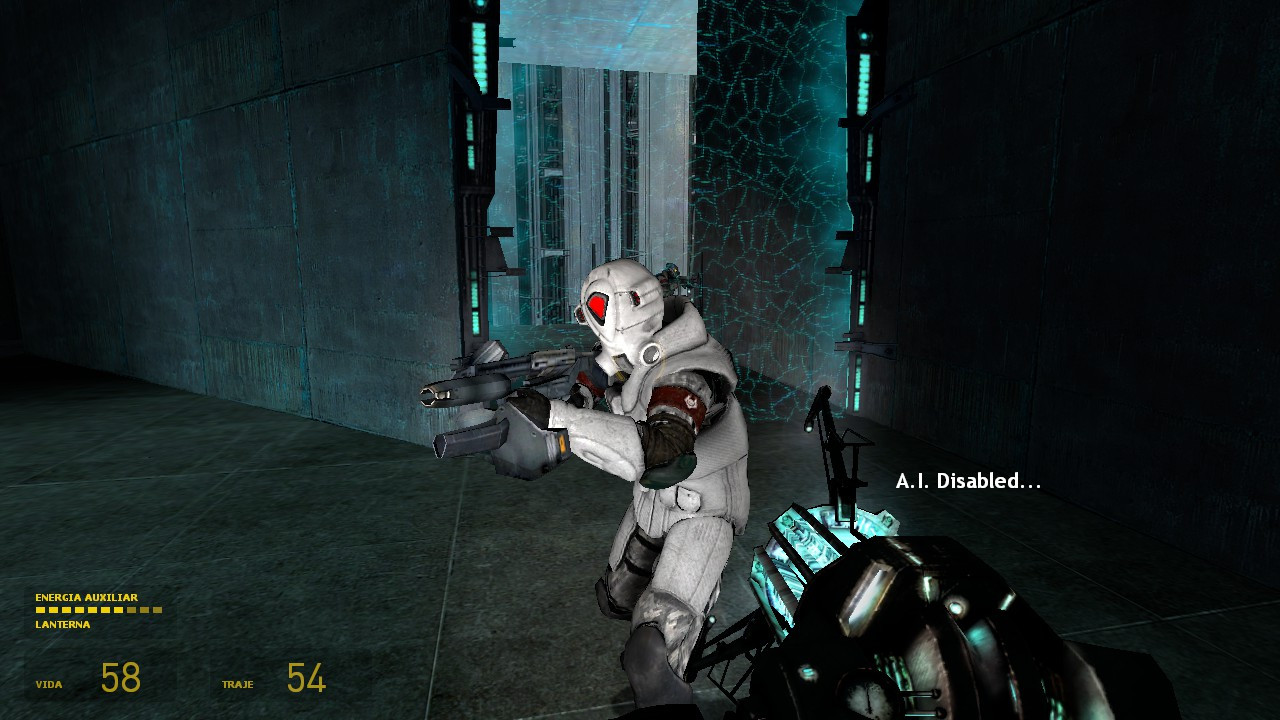Expand the ENERGIA AUXILIAR readout
Screen dimensions: 1280x720
pos(88,595)
